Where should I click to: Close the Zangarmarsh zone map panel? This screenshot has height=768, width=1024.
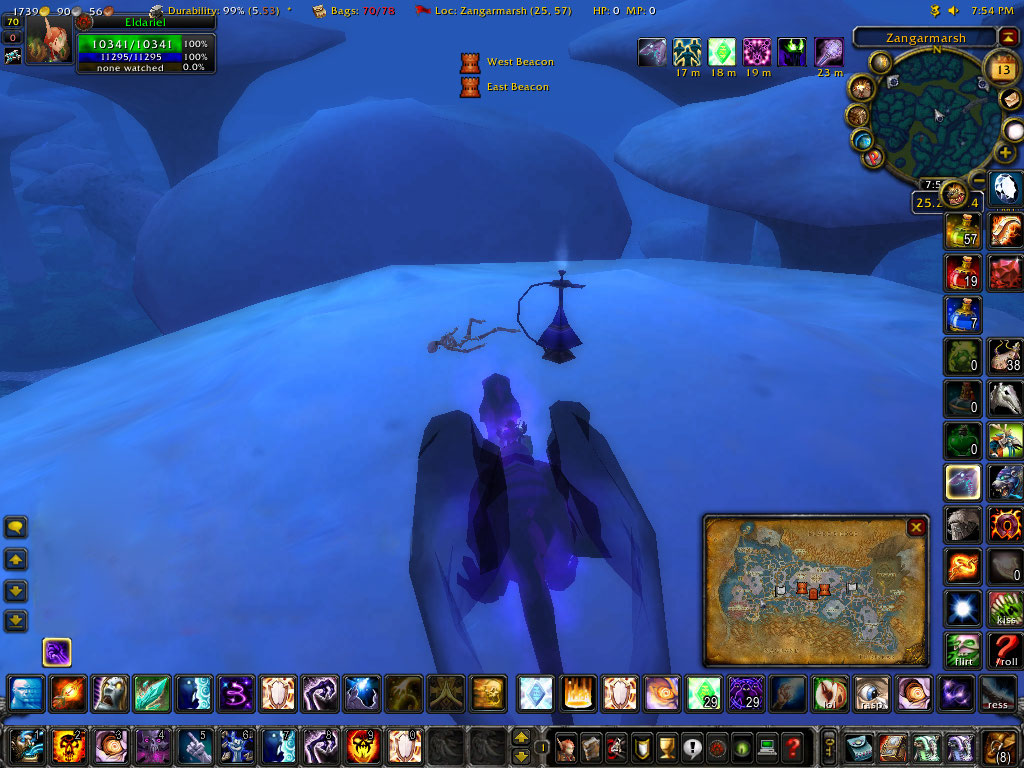[x=916, y=527]
